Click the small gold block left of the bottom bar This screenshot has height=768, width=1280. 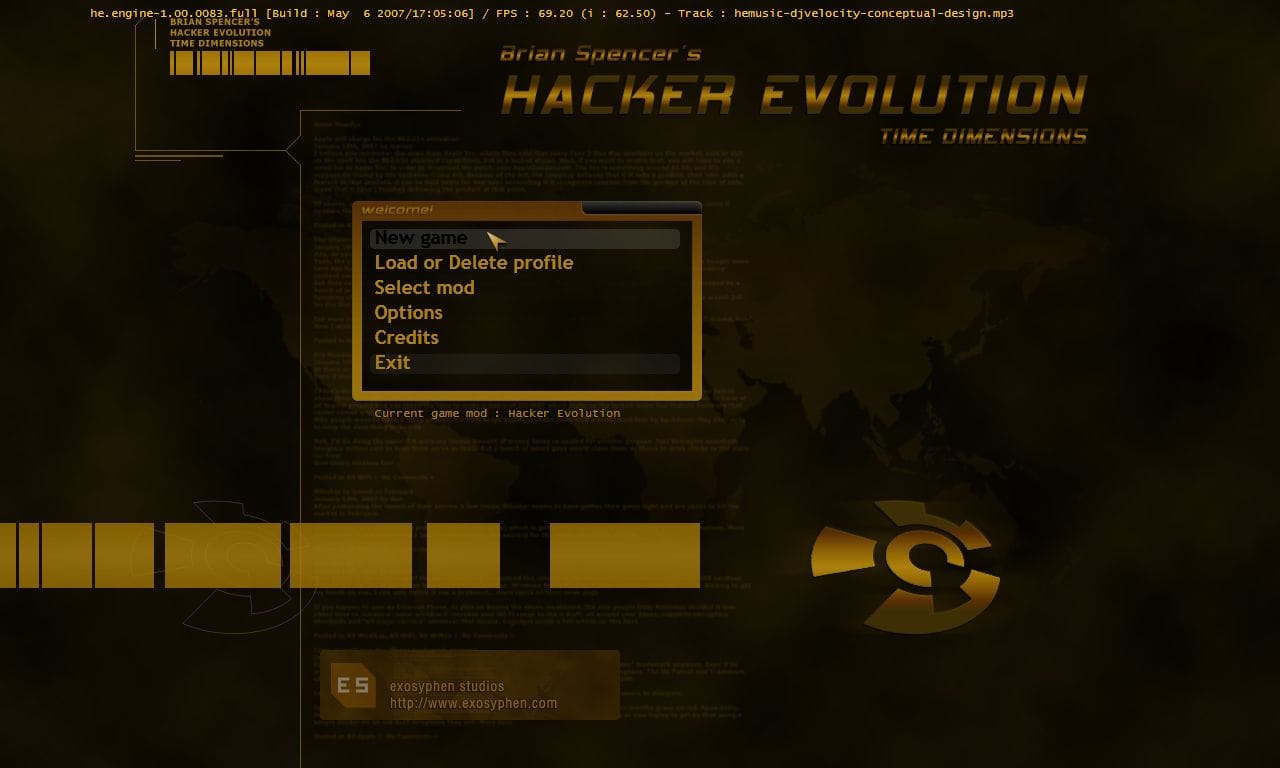coord(464,555)
